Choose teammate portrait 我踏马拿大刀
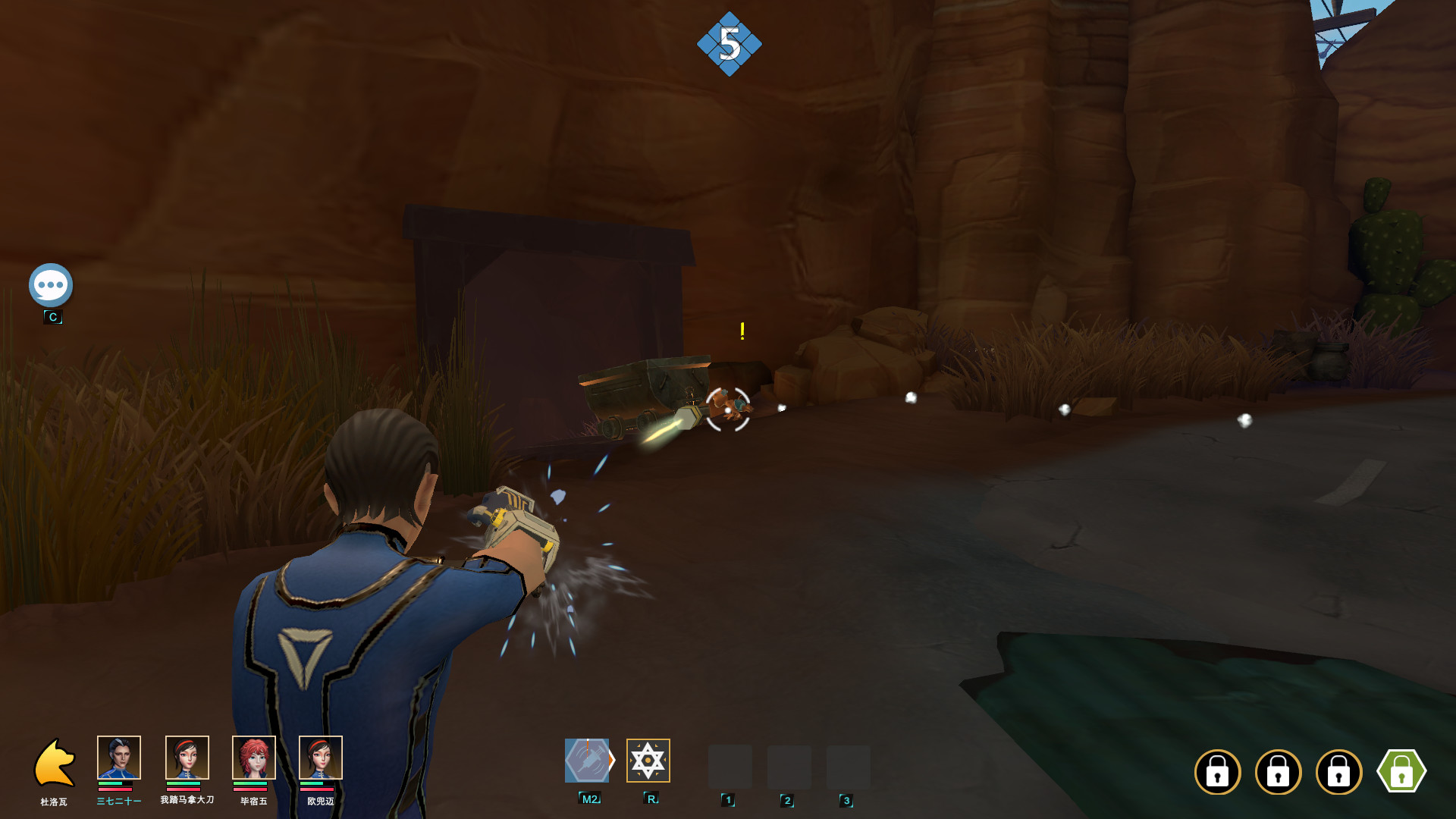 187,758
